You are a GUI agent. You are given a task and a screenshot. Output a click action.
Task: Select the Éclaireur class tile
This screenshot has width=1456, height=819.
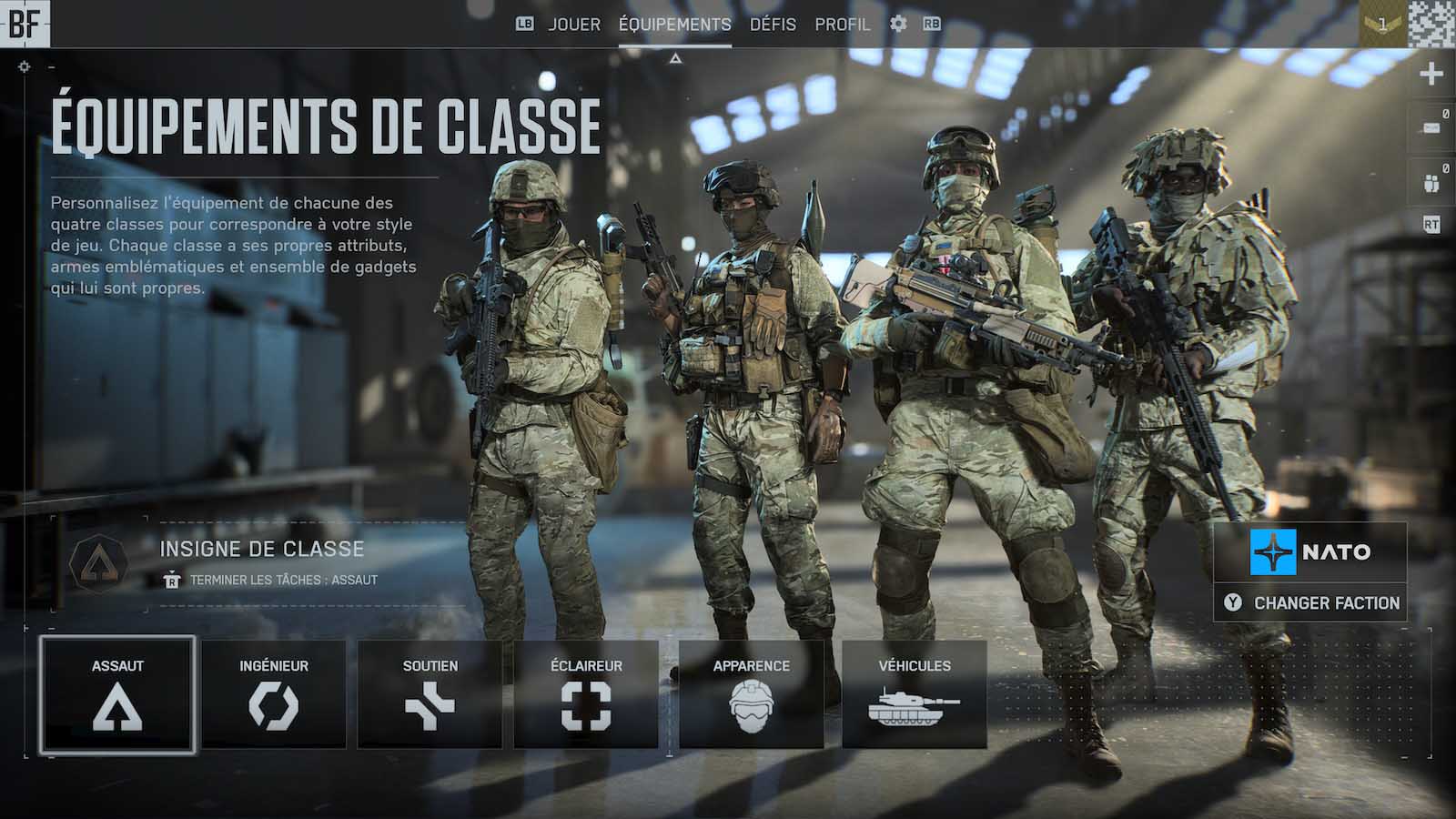(586, 694)
